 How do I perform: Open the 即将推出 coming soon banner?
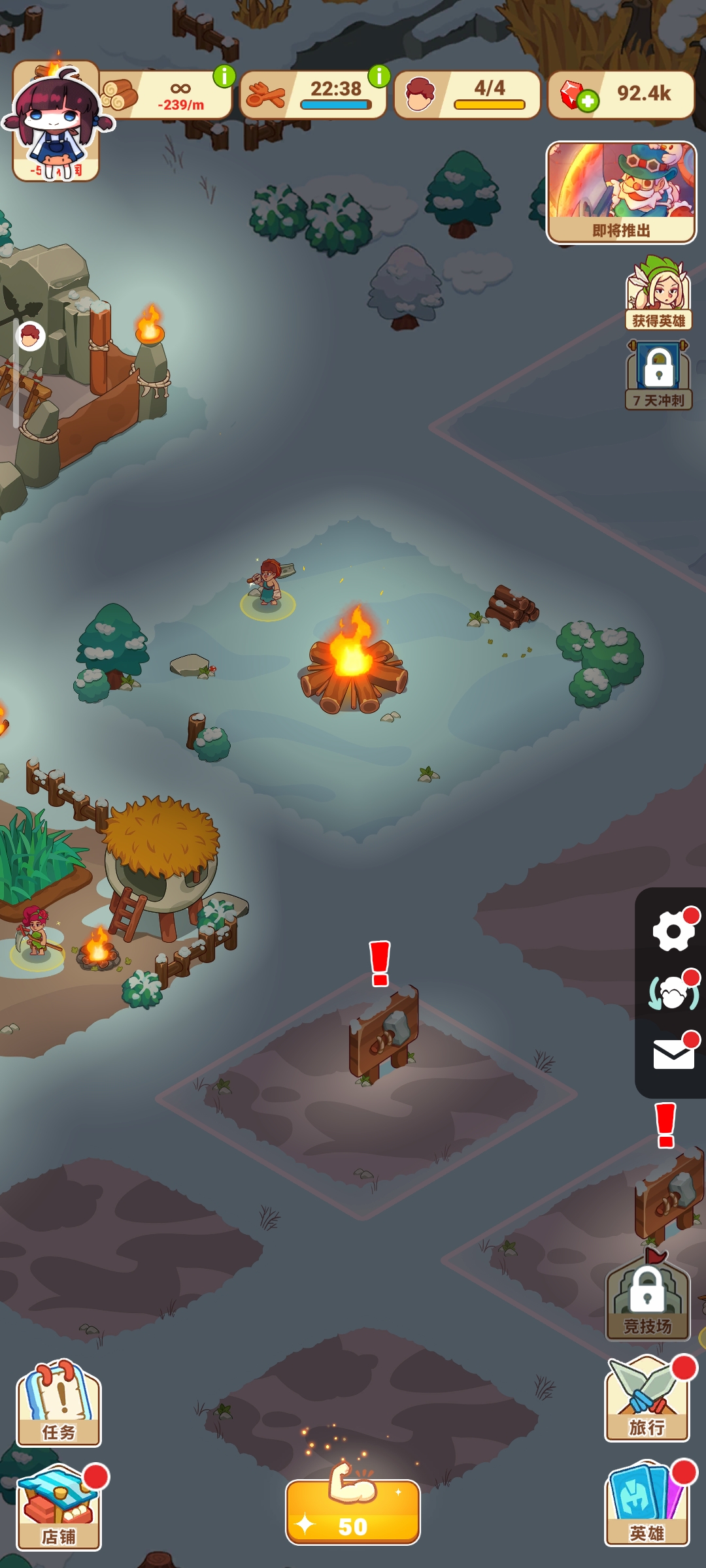[621, 193]
